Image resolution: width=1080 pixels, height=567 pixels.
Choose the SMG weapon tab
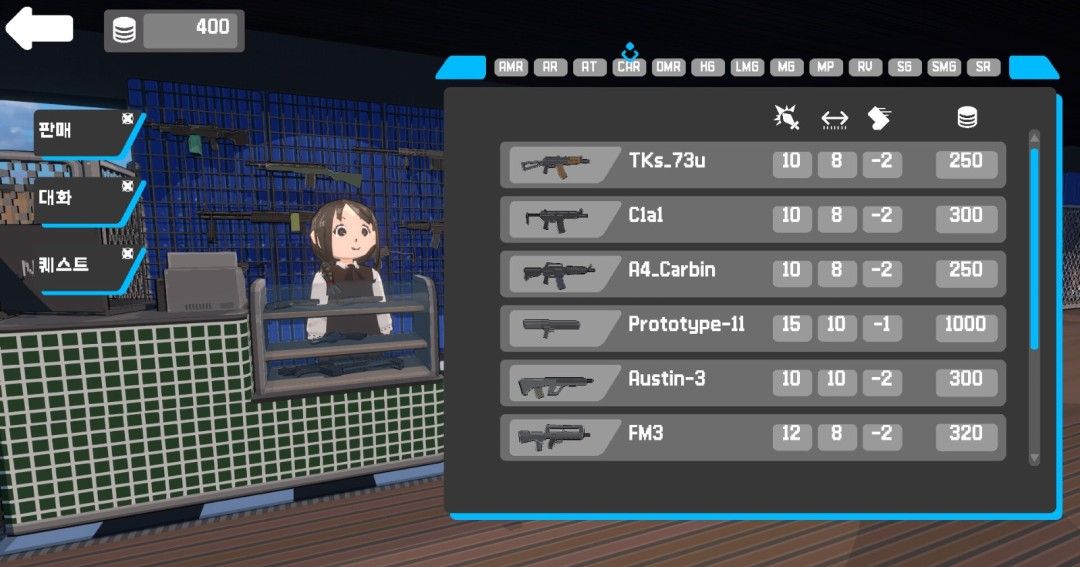[x=943, y=67]
